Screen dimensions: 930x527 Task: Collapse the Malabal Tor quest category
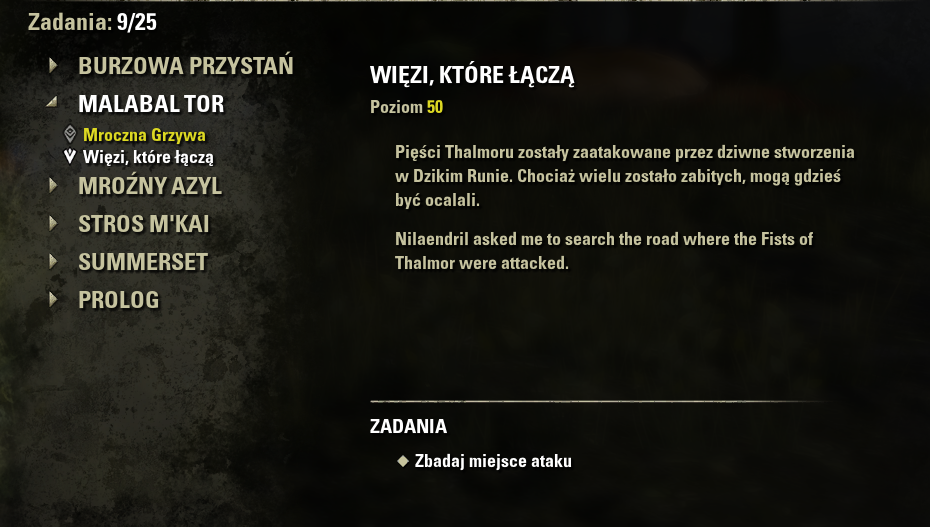pos(151,104)
